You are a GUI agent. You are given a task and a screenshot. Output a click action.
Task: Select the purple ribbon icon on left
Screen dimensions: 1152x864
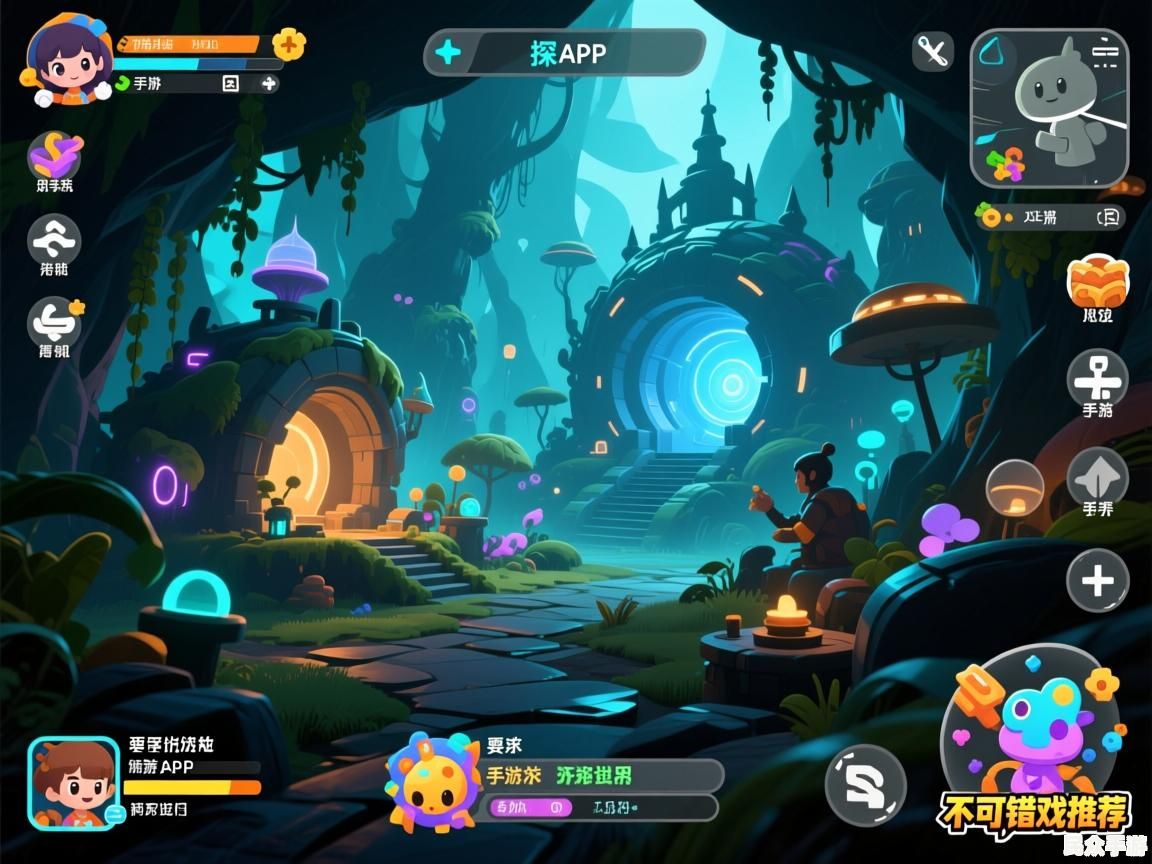55,154
